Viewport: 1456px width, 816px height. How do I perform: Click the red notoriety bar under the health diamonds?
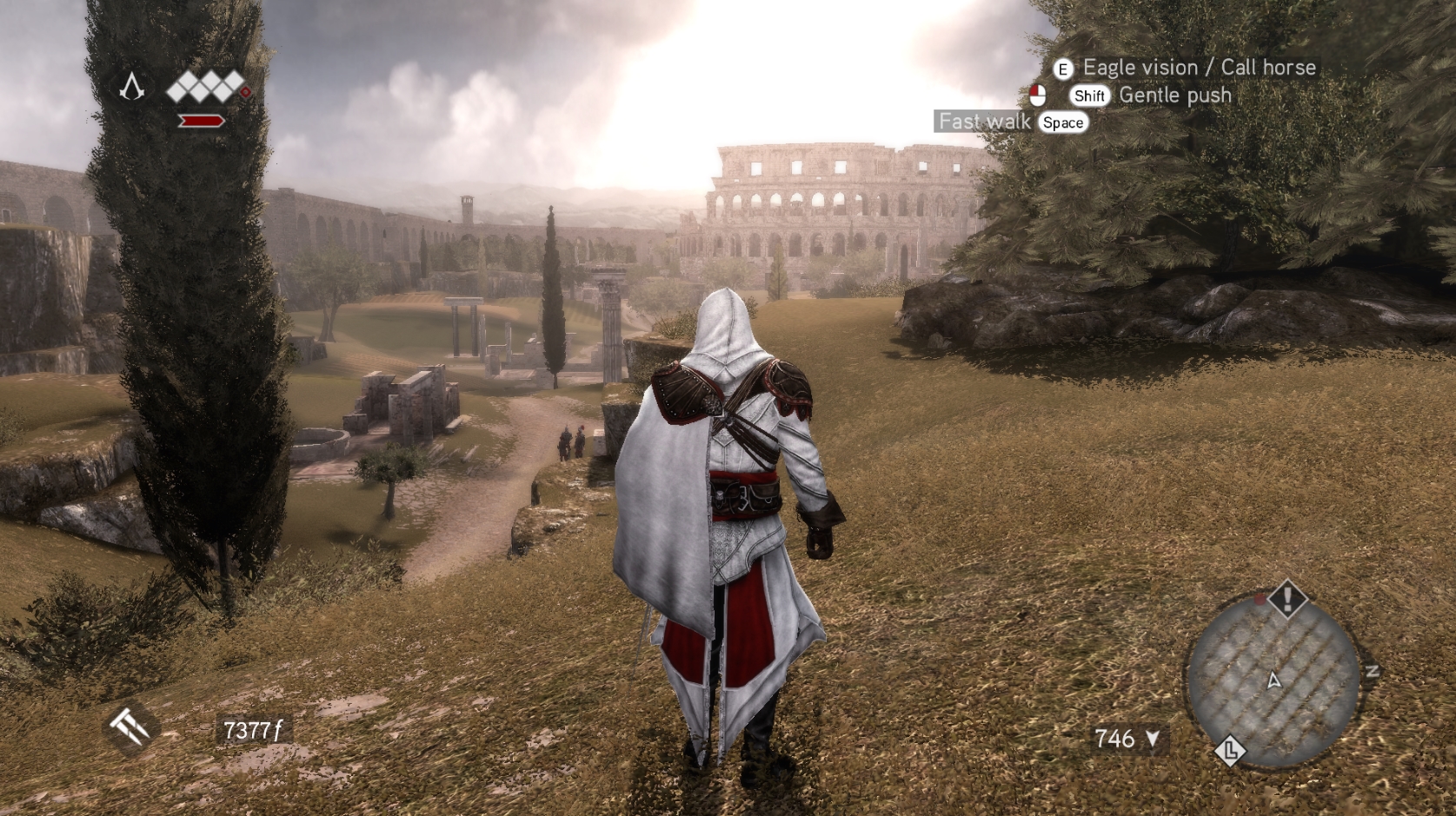coord(201,121)
